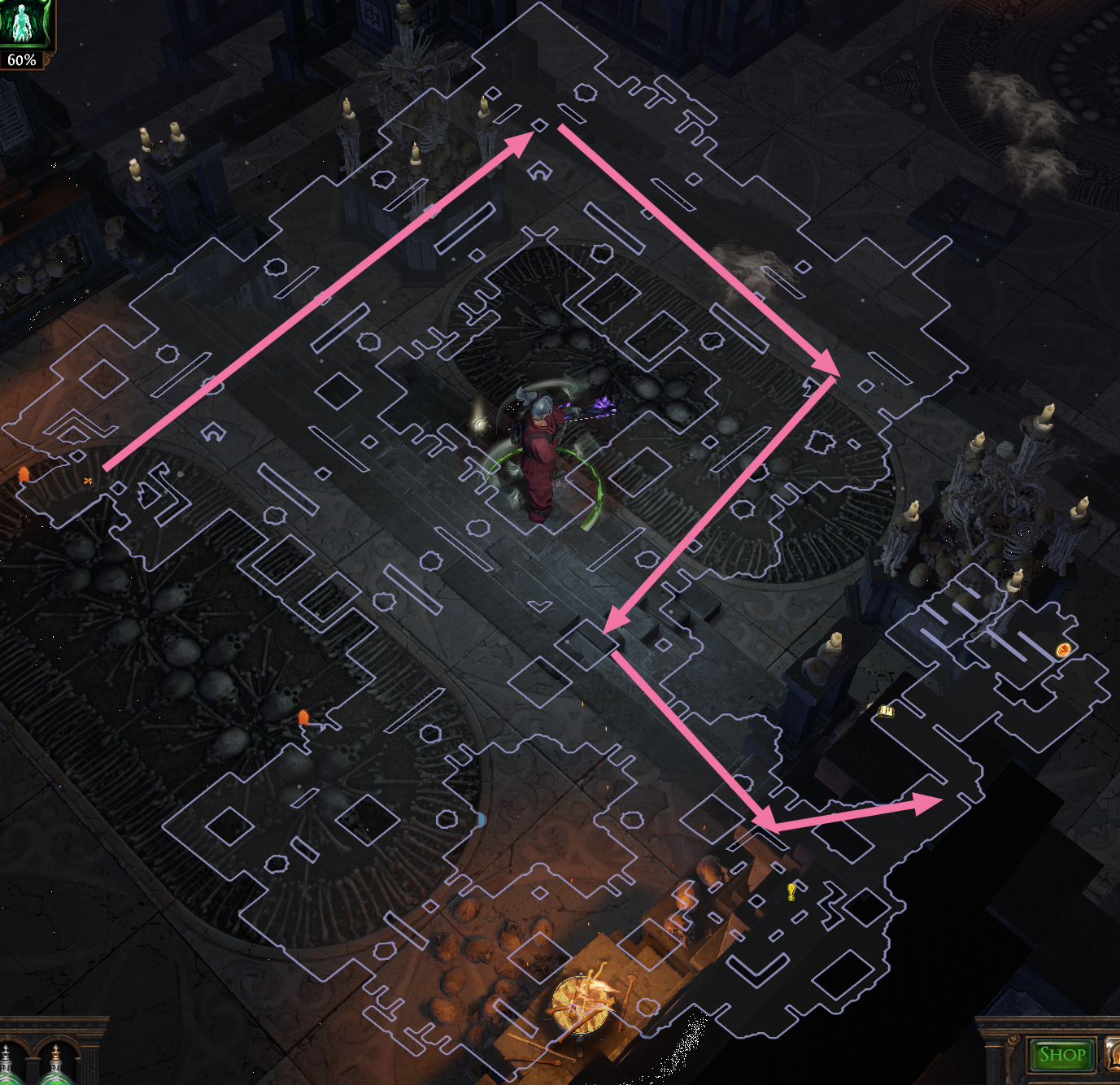Click the orange exclamation marker below the player

303,716
